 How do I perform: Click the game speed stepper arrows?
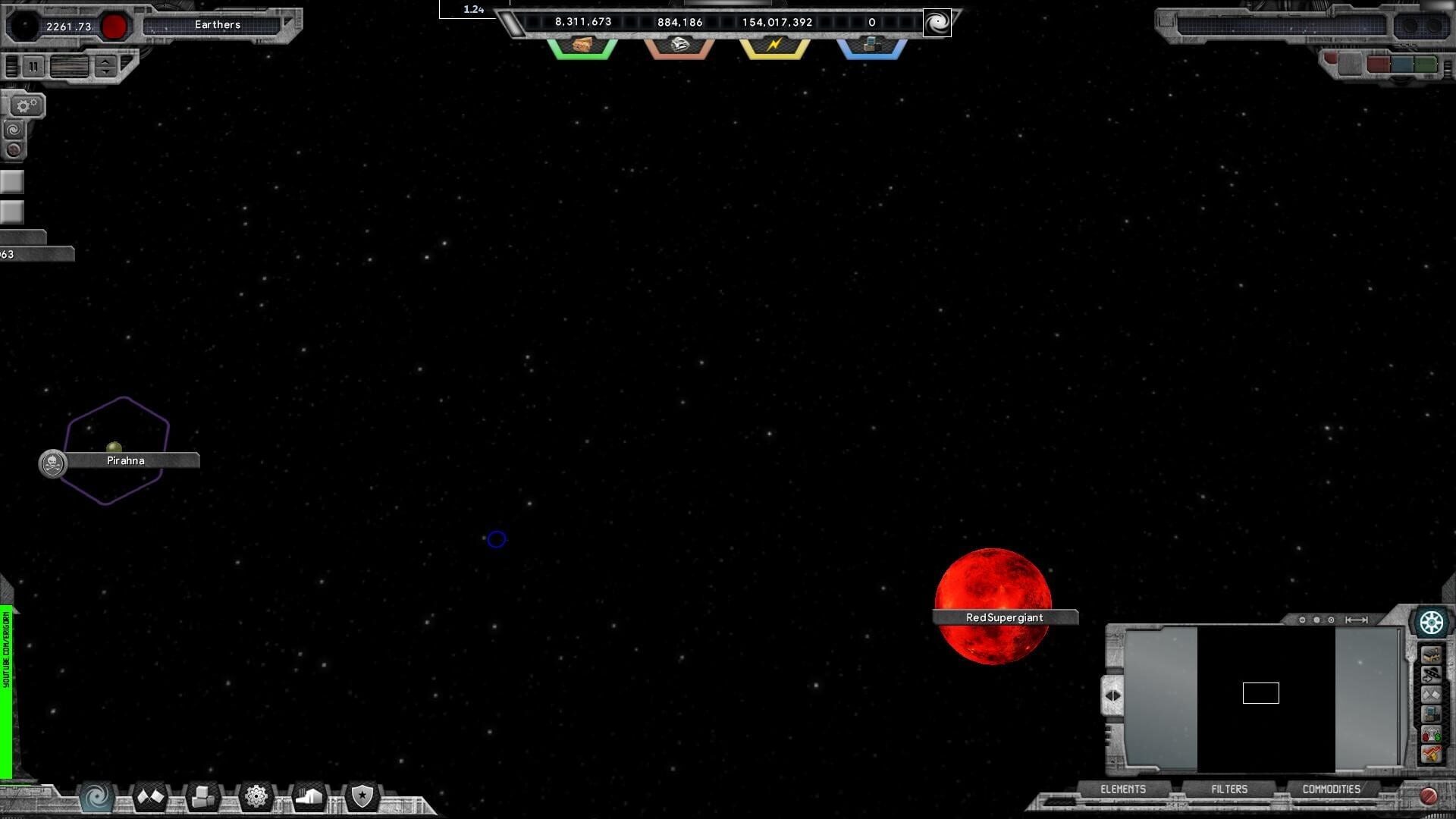(x=104, y=67)
